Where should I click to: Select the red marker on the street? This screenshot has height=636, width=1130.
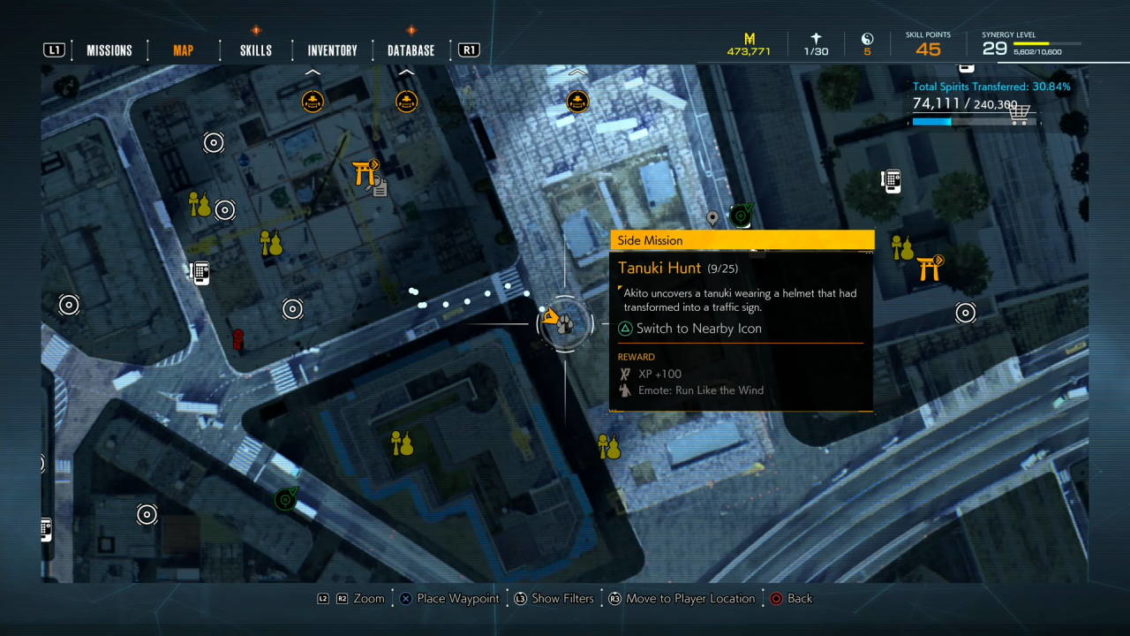238,340
